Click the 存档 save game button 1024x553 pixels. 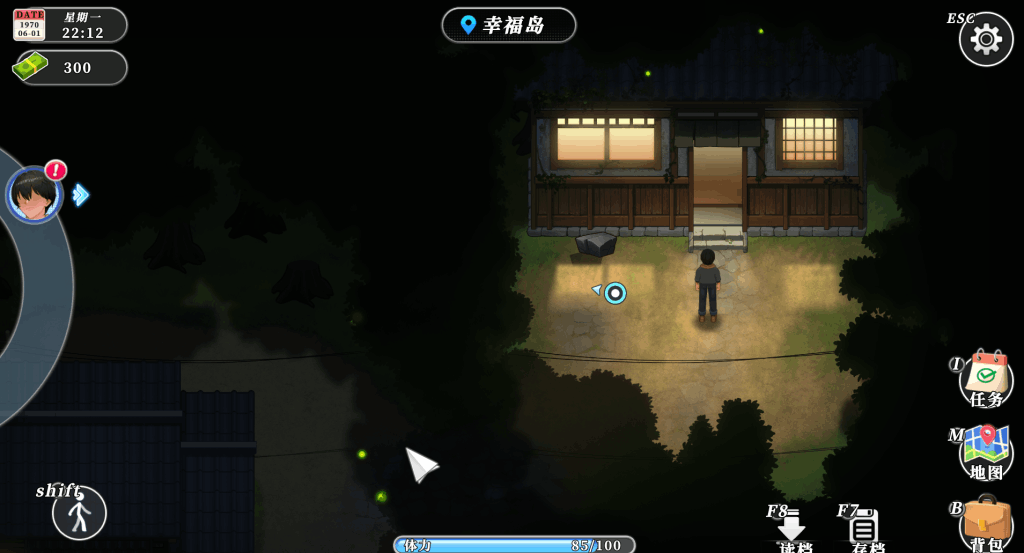pos(865,529)
